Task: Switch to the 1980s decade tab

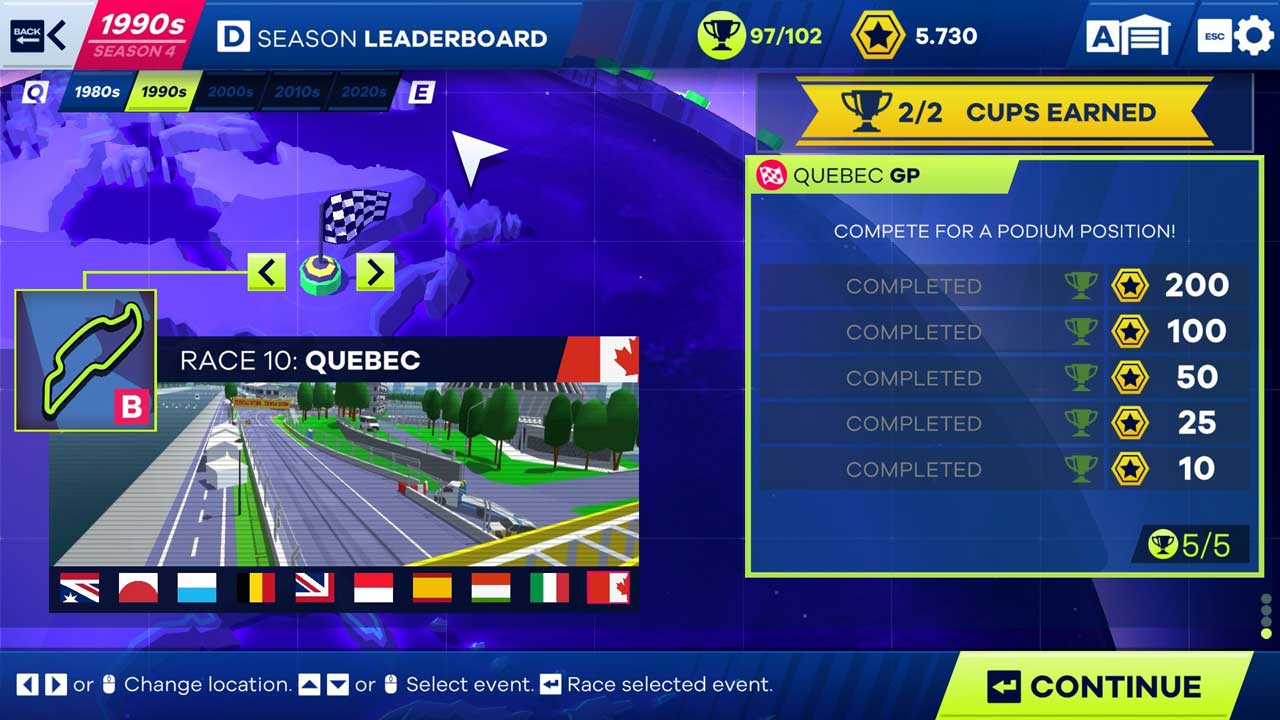Action: 96,92
